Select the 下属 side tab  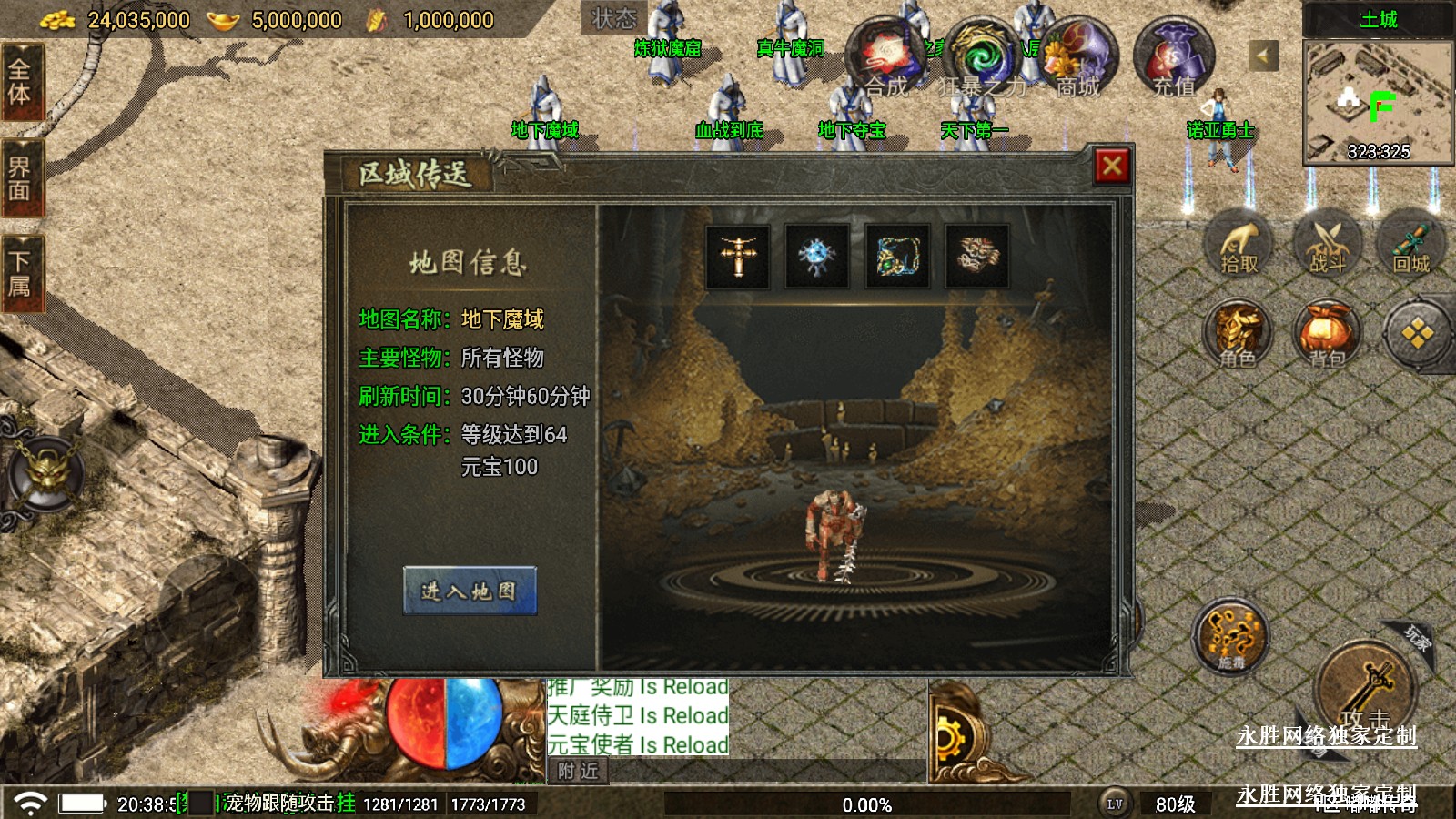pyautogui.click(x=20, y=274)
